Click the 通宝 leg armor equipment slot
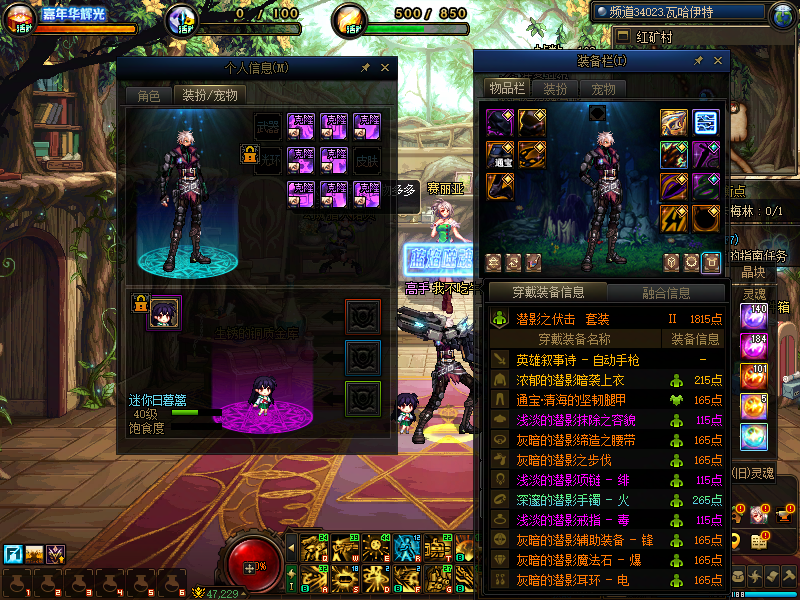Image resolution: width=800 pixels, height=600 pixels. tap(500, 154)
